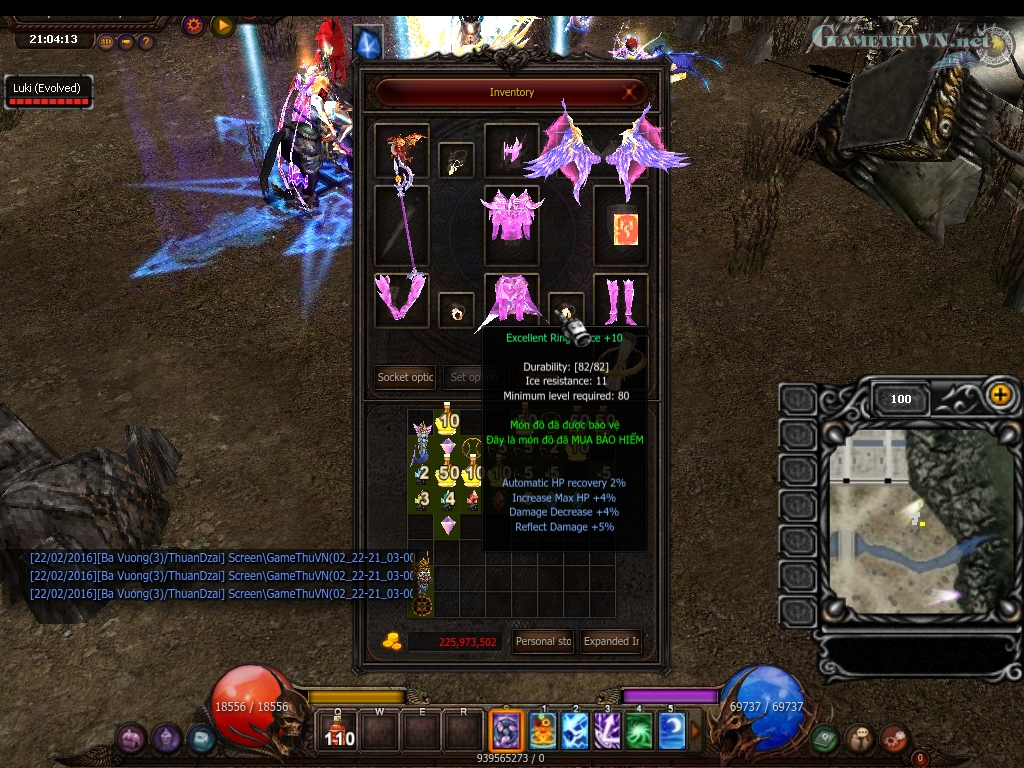Click the minimap's yellow plus button

999,394
